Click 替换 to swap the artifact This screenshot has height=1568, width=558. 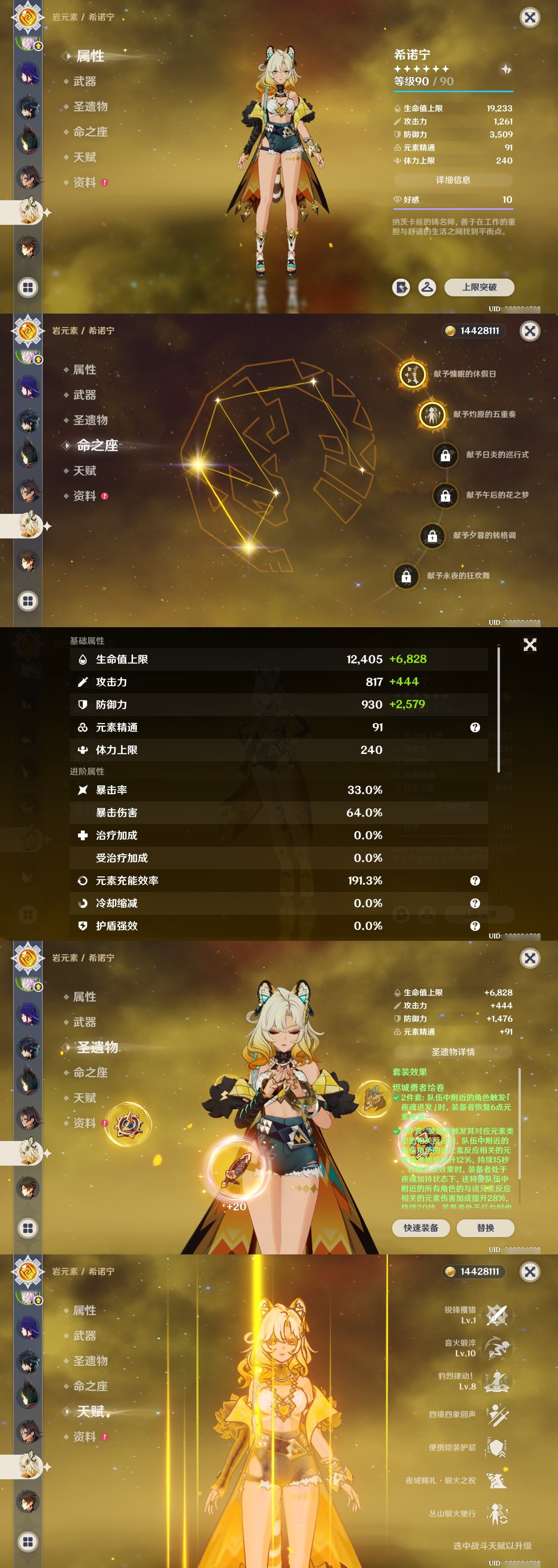pyautogui.click(x=485, y=1228)
